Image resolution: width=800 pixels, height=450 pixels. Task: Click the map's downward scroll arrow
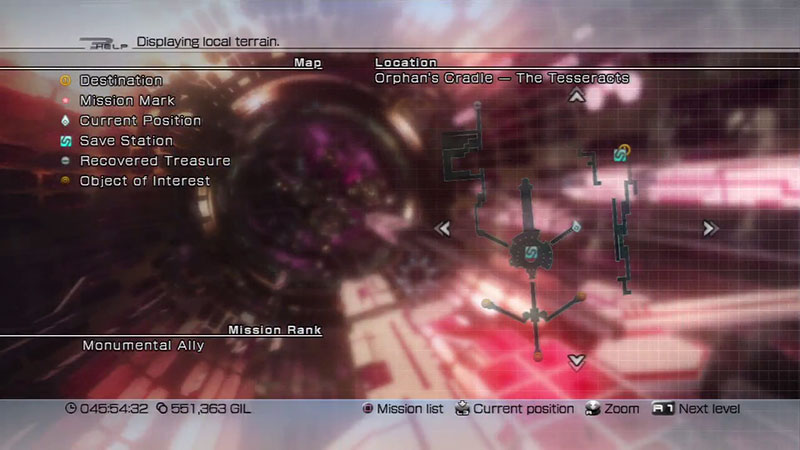pos(576,361)
